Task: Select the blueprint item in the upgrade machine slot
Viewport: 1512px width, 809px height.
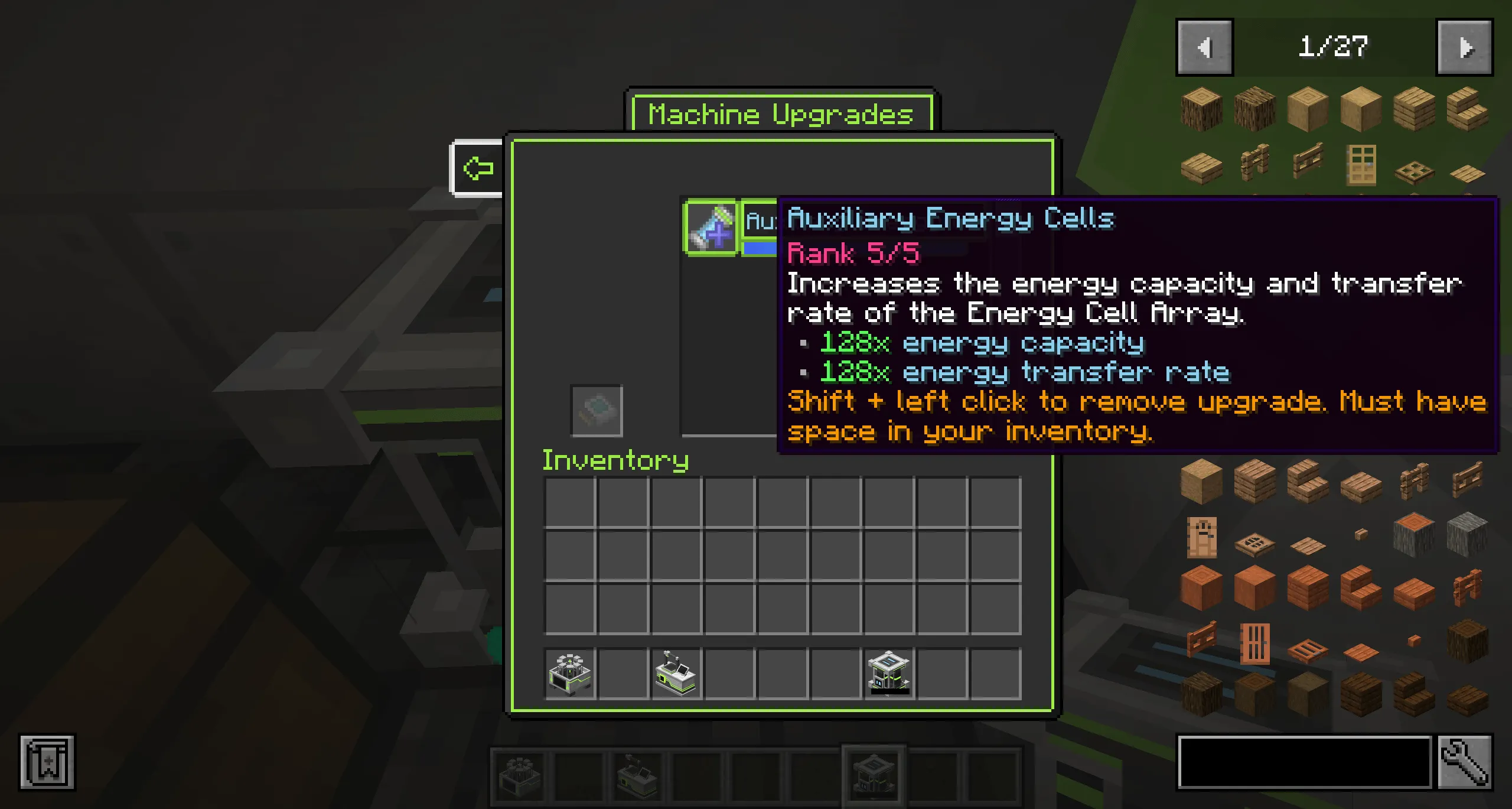Action: (597, 411)
